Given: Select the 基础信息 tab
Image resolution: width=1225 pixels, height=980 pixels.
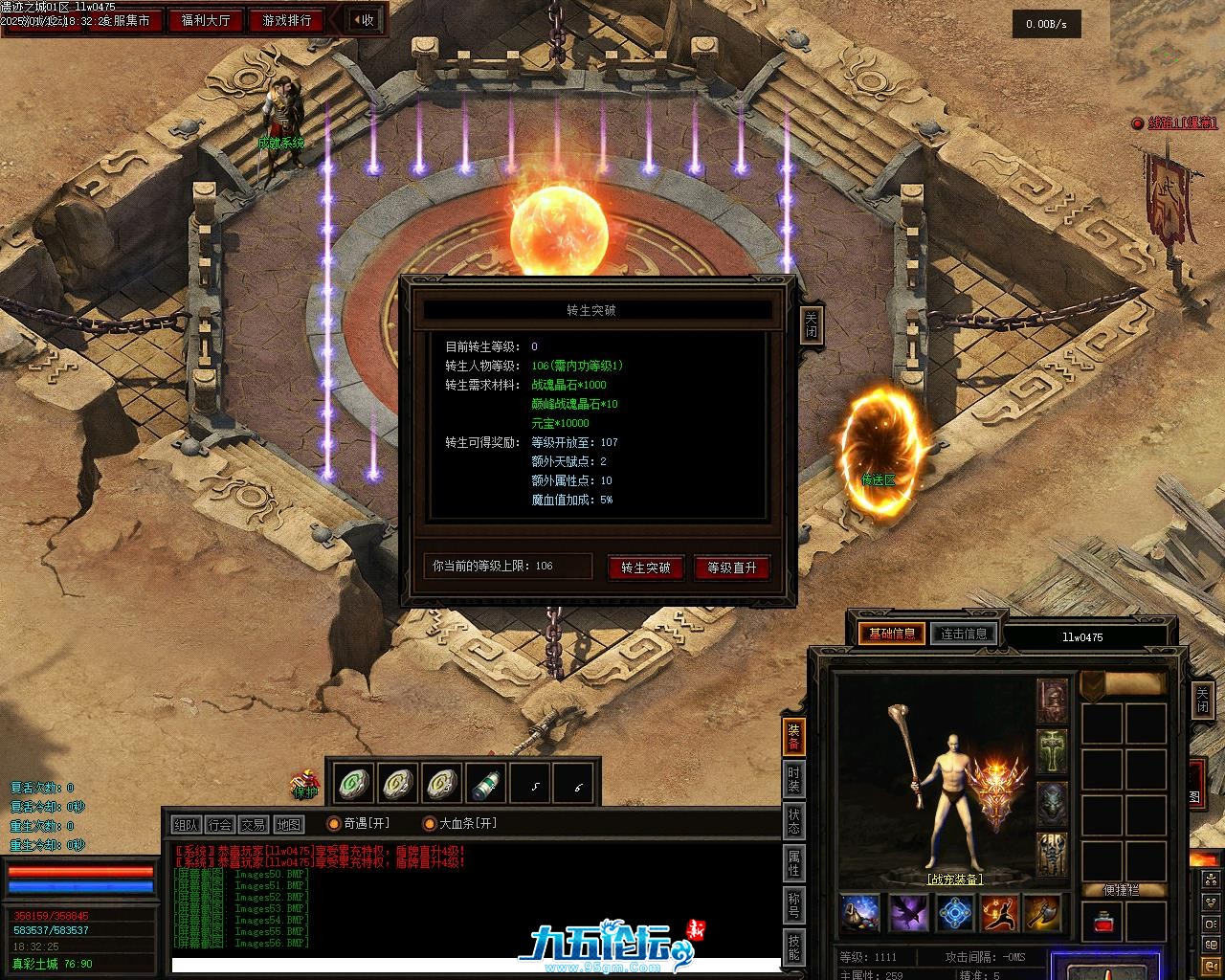Looking at the screenshot, I should point(891,634).
